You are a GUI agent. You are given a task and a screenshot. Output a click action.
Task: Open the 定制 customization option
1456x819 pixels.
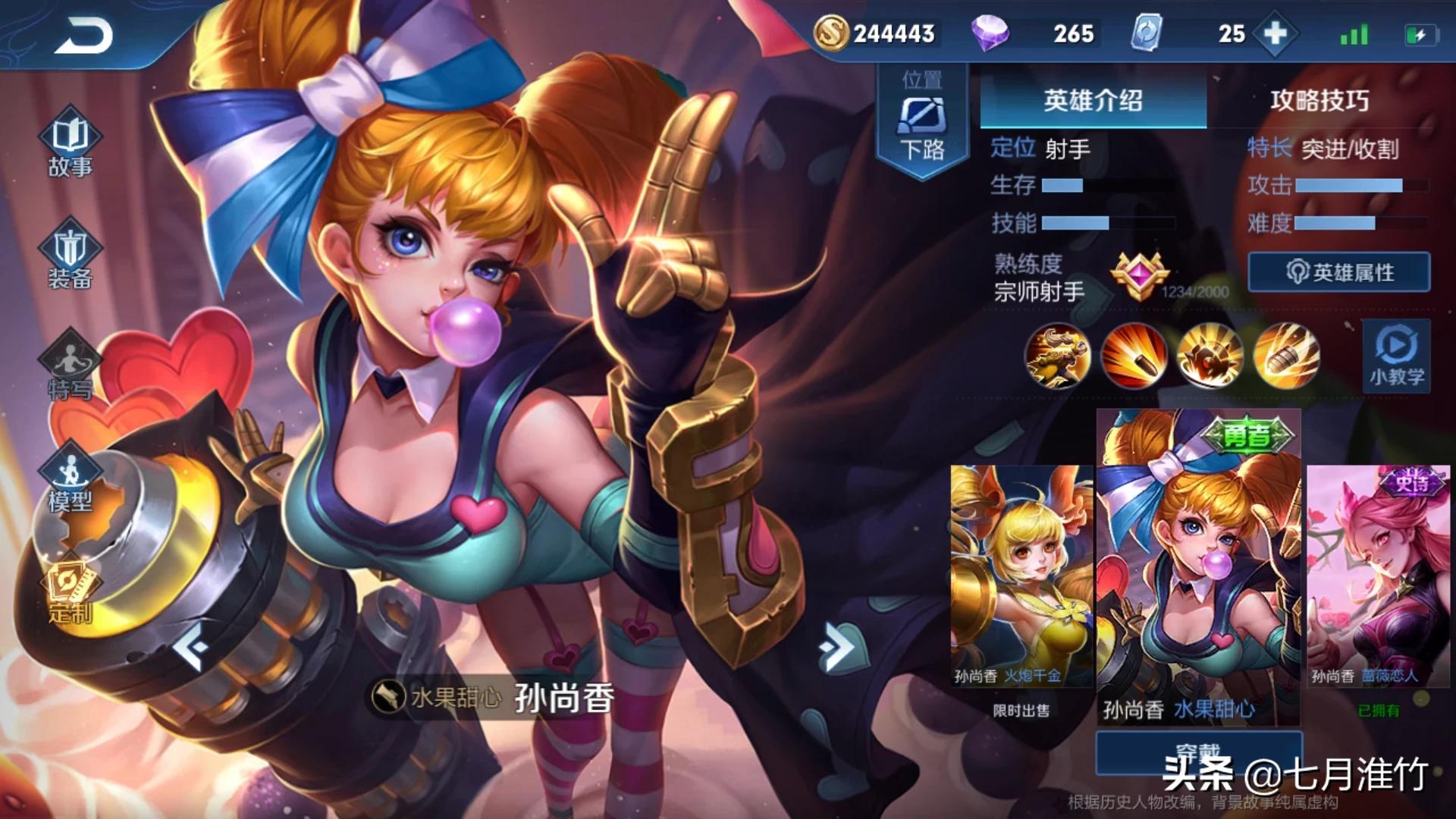click(x=70, y=593)
